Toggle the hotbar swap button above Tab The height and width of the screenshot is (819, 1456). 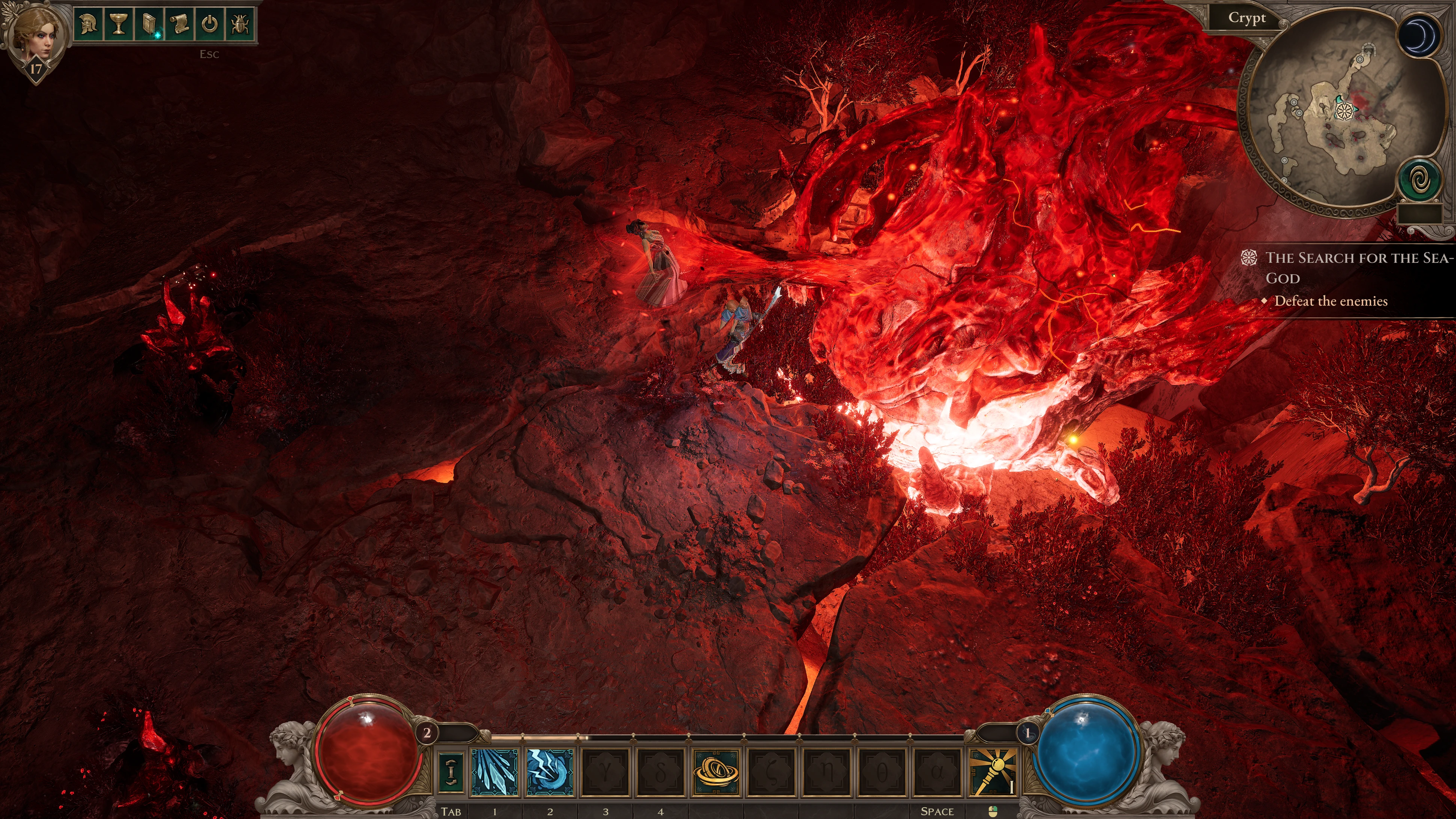[451, 772]
